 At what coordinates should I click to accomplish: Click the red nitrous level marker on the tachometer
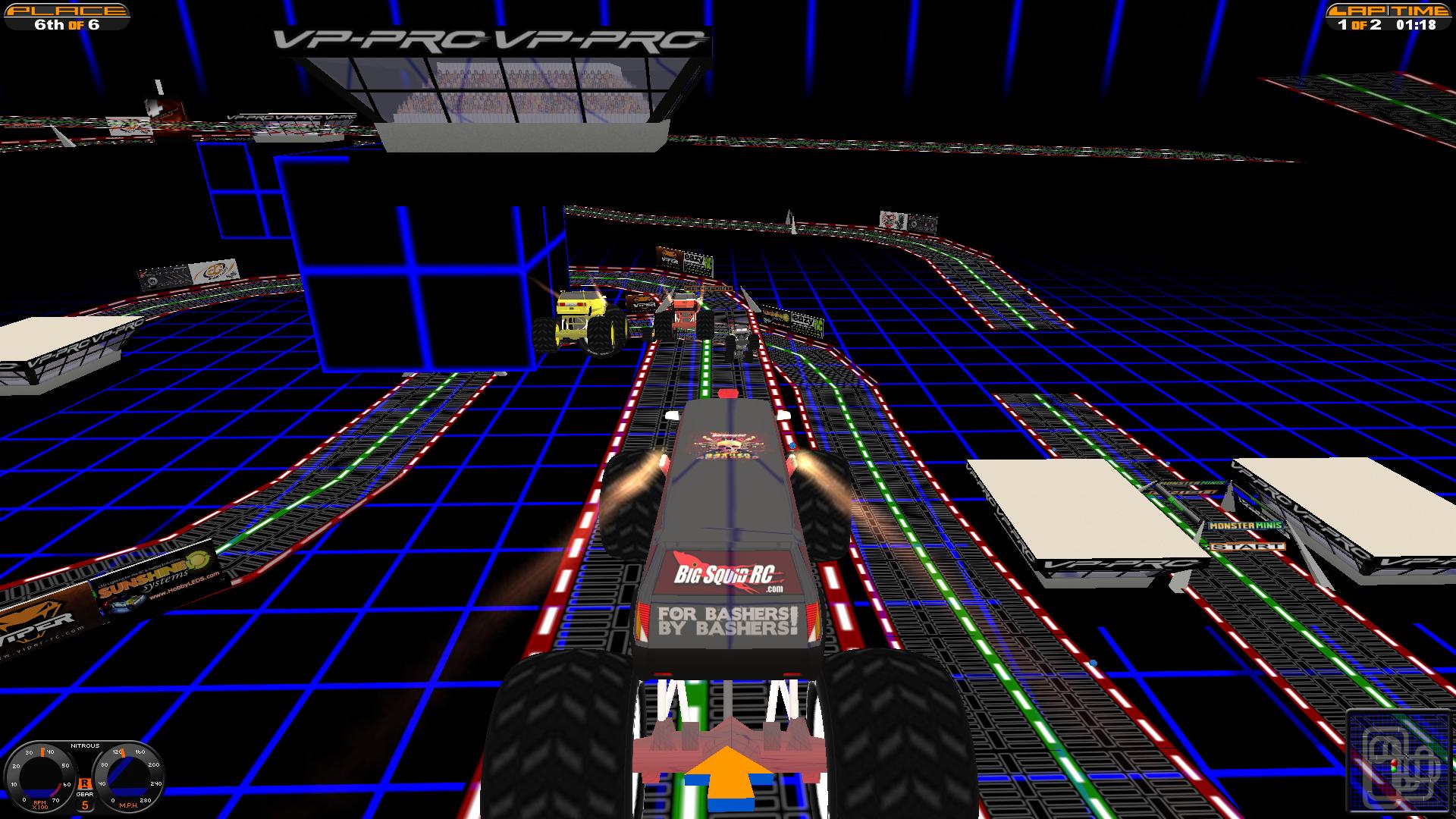57,789
